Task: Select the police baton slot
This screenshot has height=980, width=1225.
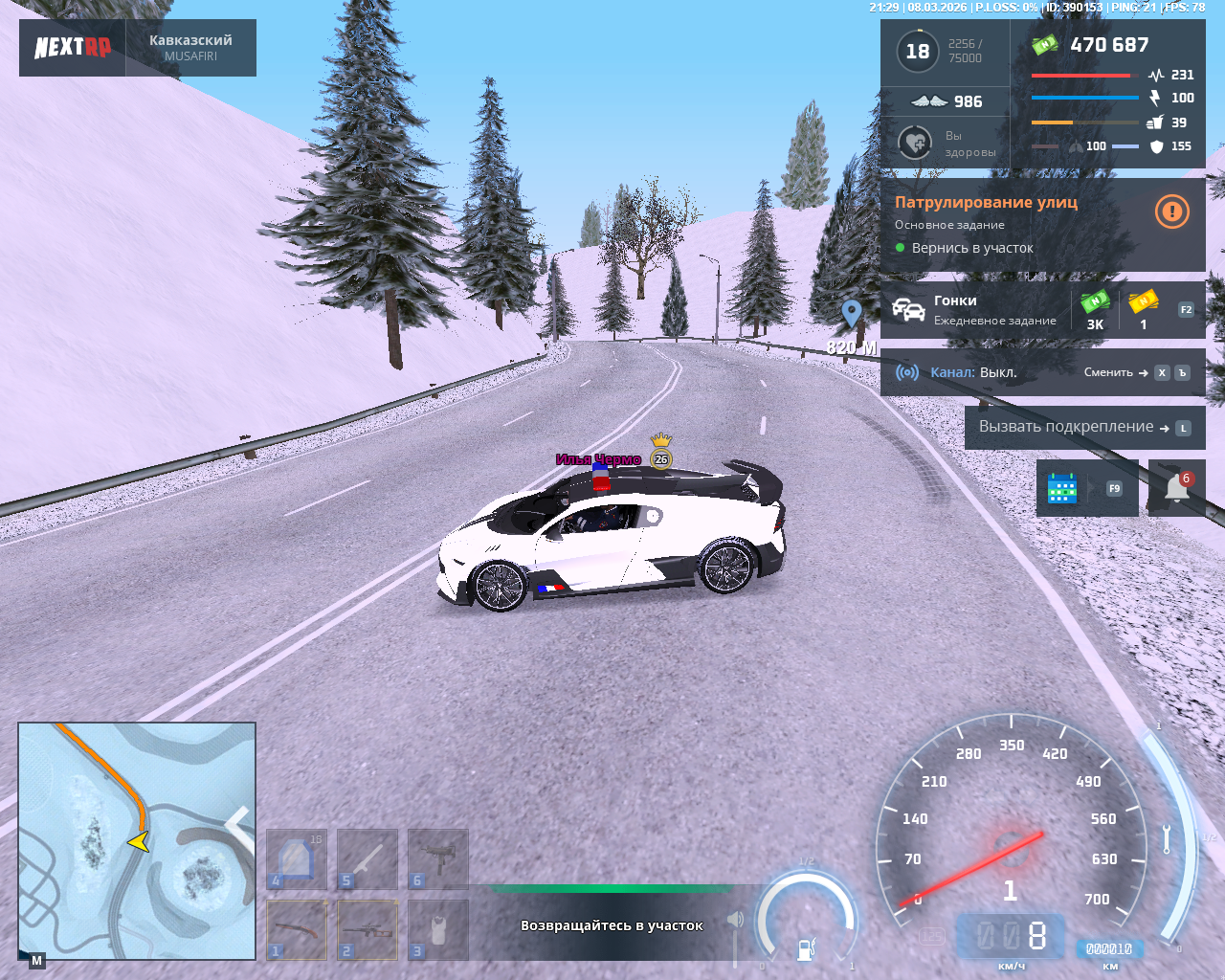Action: [x=367, y=858]
